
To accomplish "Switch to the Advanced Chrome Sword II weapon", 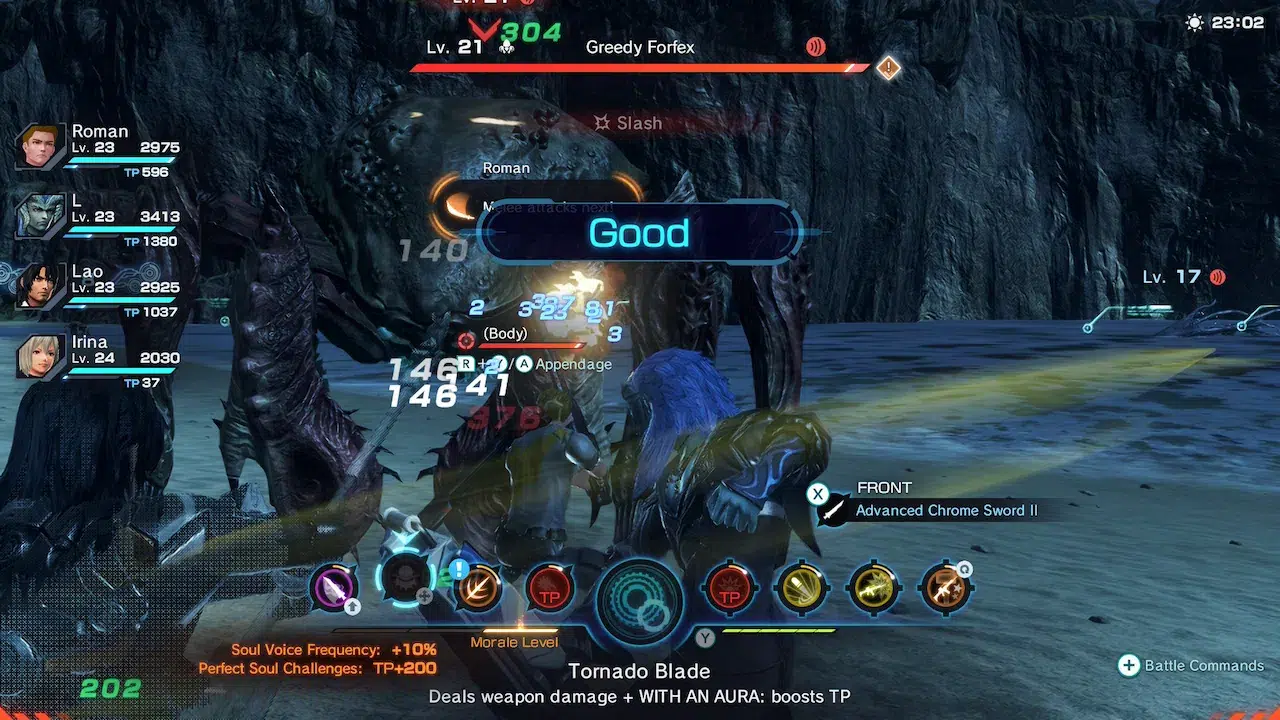I will pos(945,510).
